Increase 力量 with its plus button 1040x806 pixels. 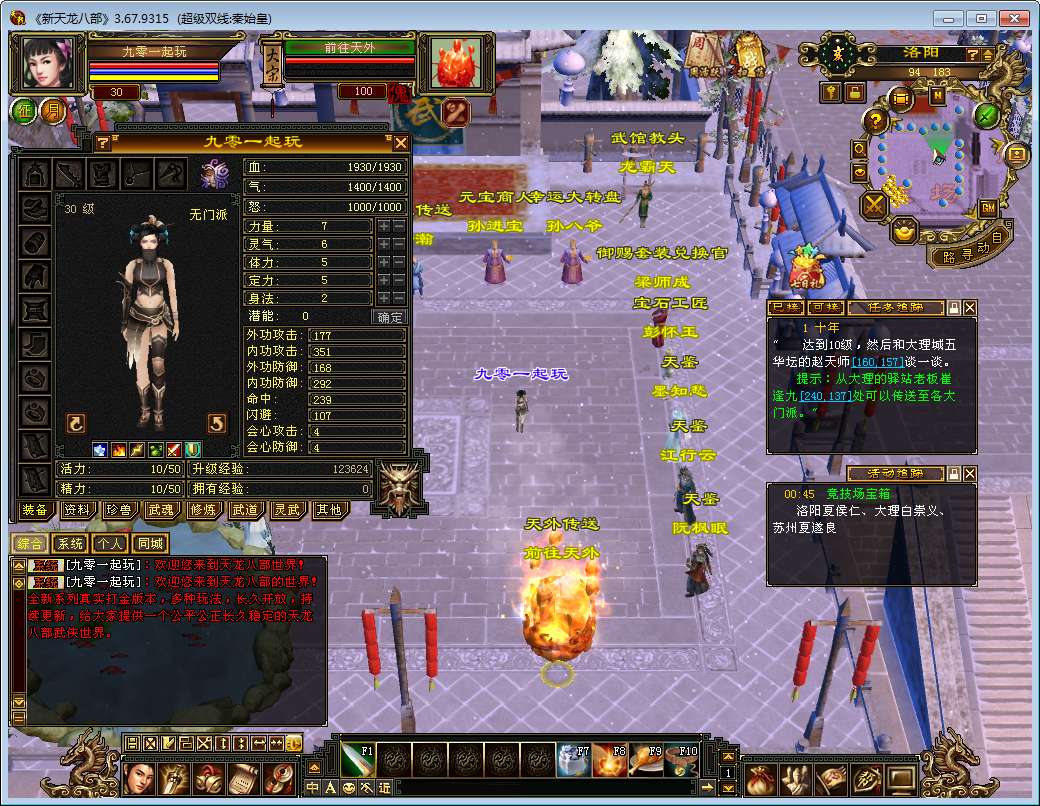(383, 227)
